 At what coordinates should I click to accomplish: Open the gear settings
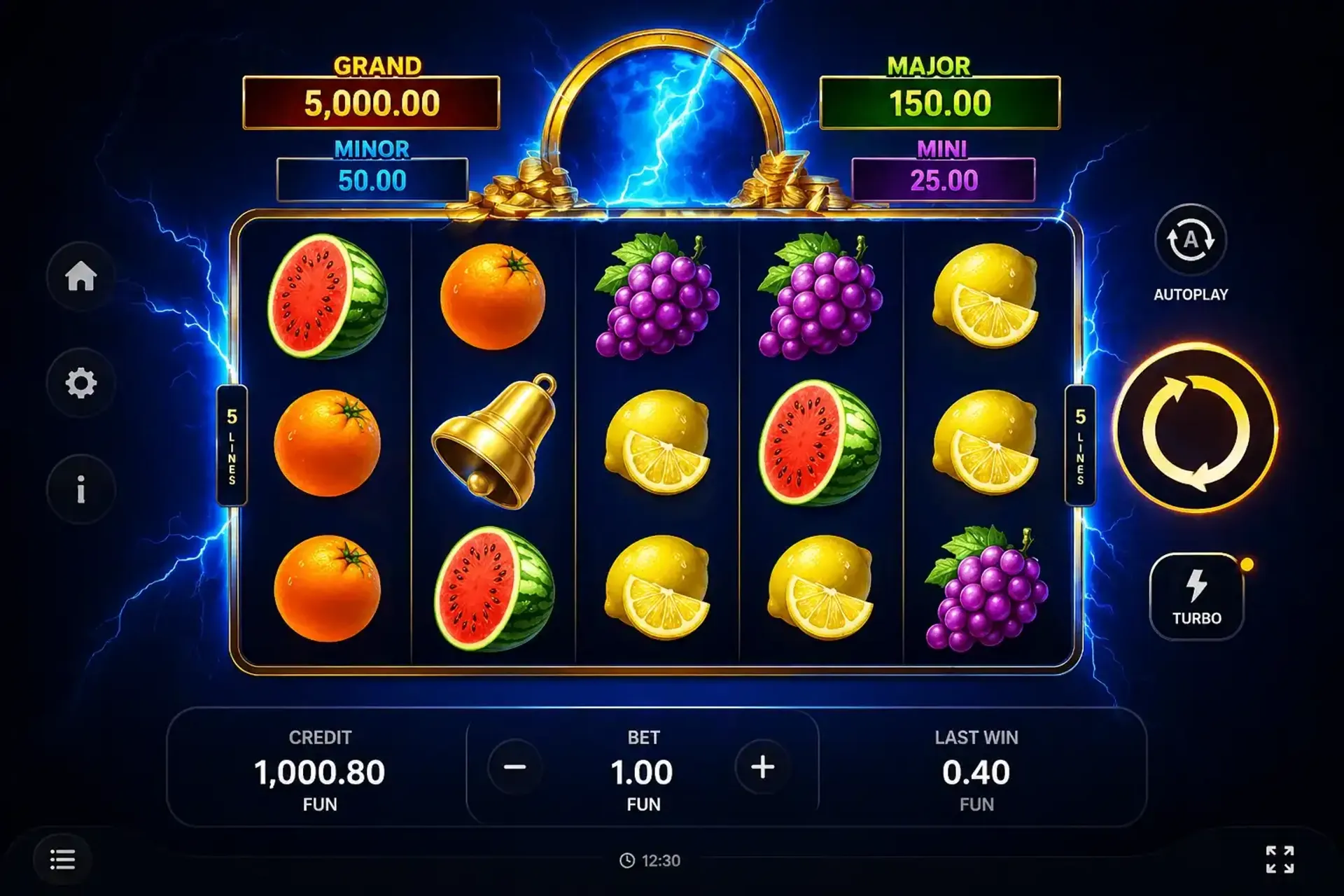80,383
